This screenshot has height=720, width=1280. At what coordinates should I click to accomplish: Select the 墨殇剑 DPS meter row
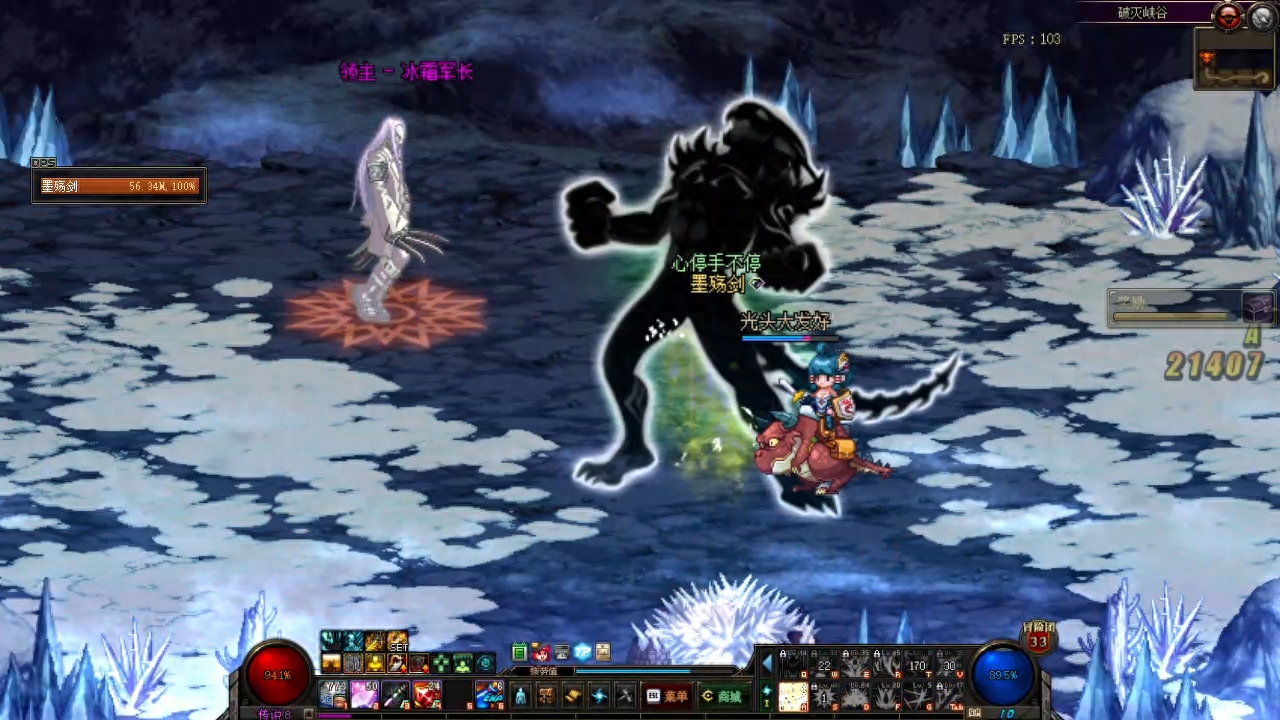(x=119, y=186)
